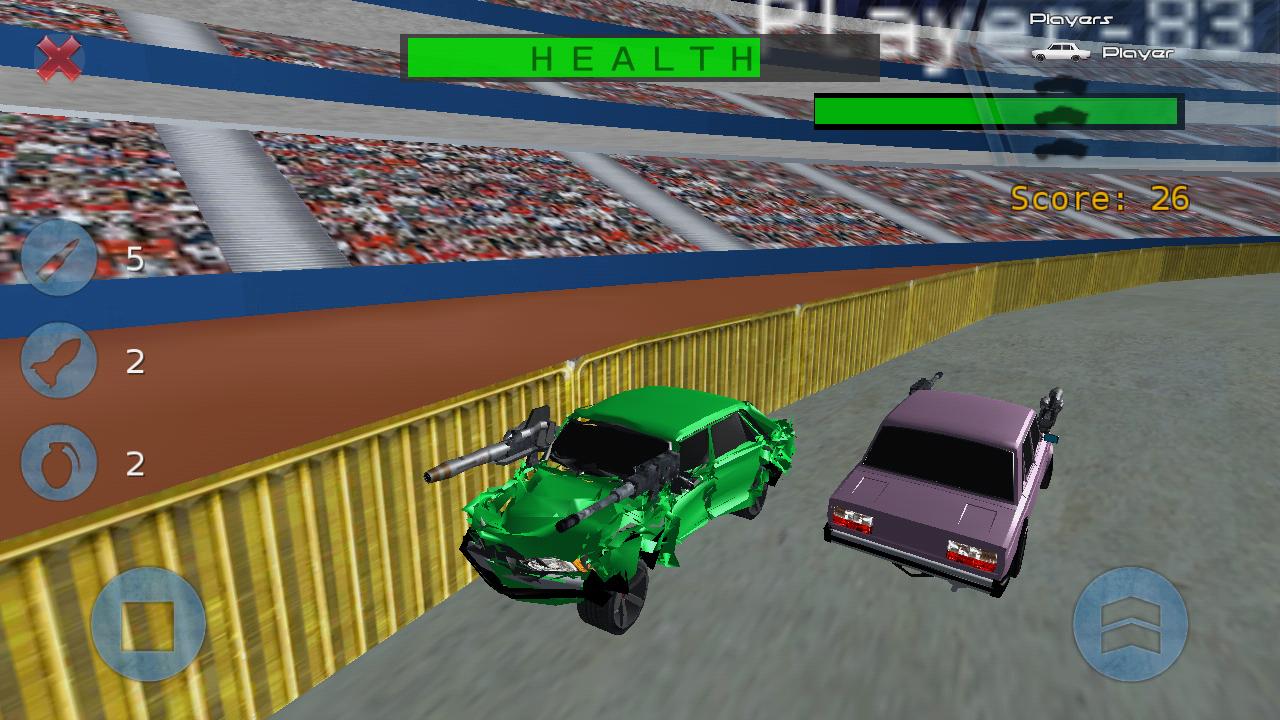The width and height of the screenshot is (1280, 720).
Task: Throw a grenade with the grenade icon
Action: 58,462
